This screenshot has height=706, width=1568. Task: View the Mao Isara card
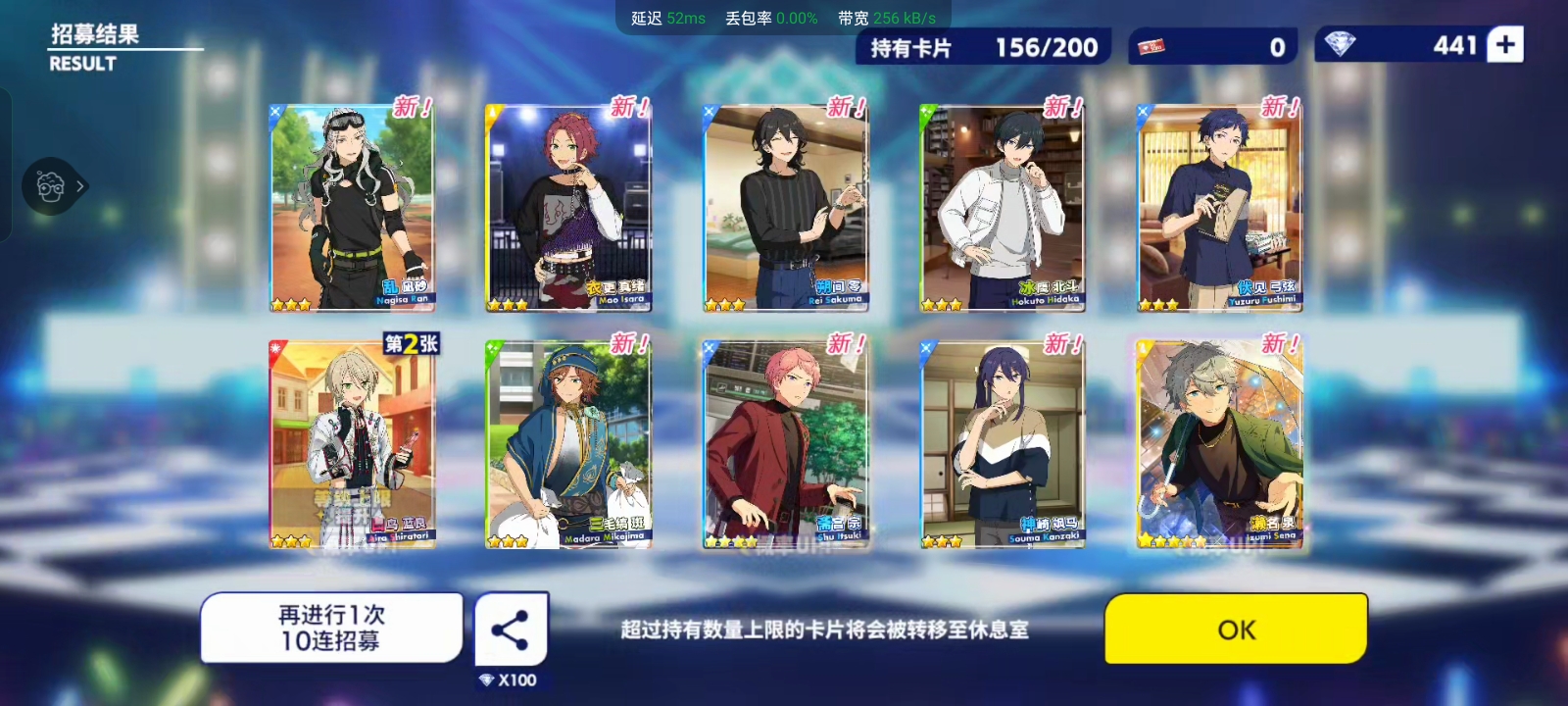coord(568,208)
